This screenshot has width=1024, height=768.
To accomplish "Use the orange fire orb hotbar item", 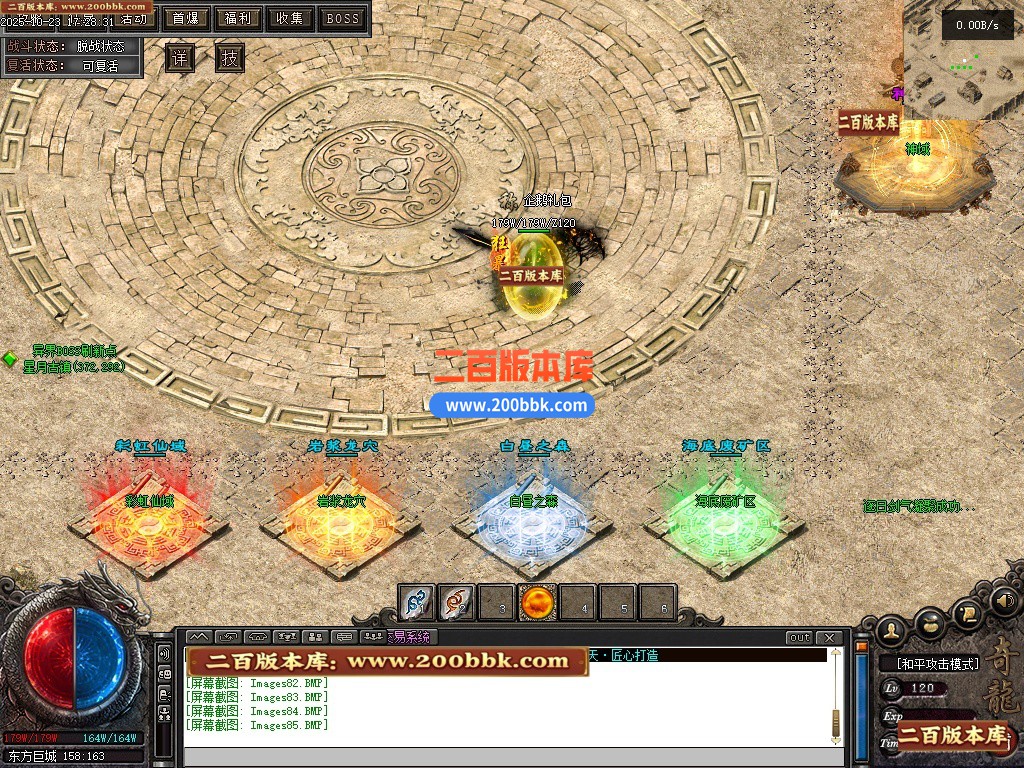I will tap(538, 603).
